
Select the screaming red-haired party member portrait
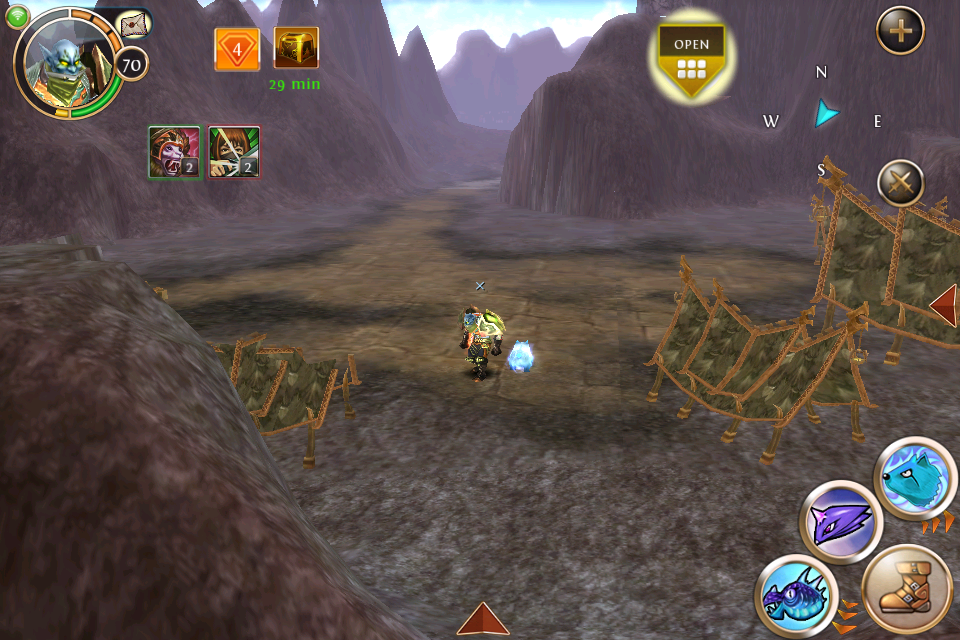point(174,152)
